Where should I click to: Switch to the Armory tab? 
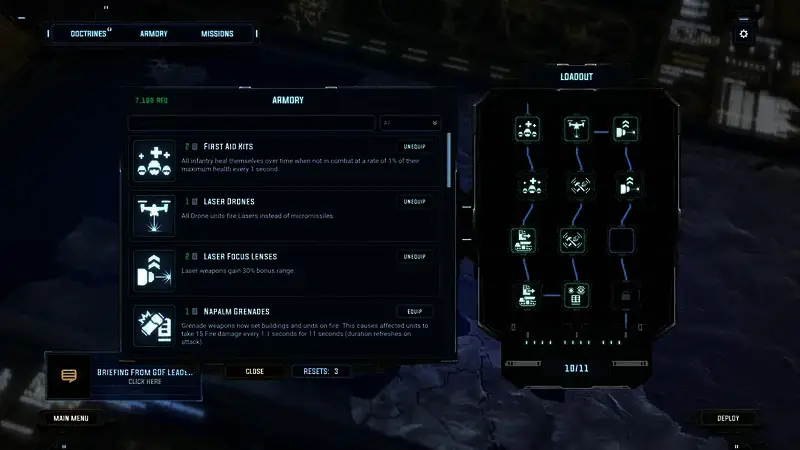[x=153, y=34]
